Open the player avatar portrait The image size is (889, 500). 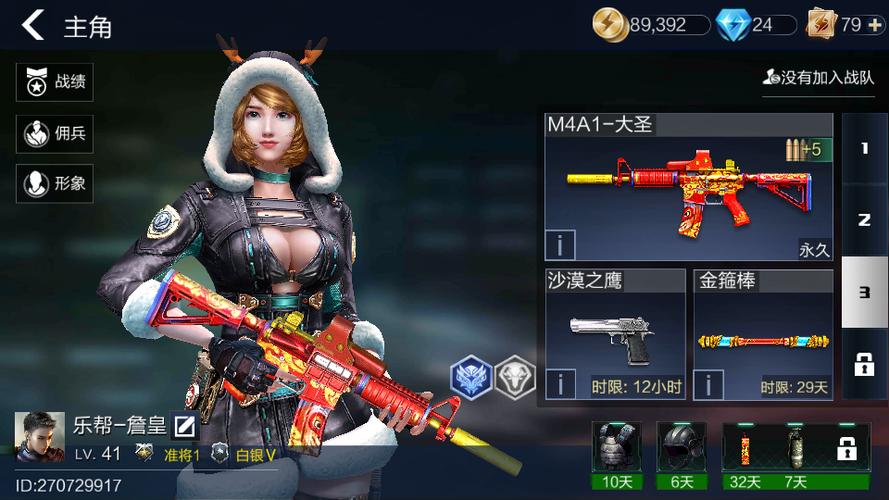(x=39, y=438)
